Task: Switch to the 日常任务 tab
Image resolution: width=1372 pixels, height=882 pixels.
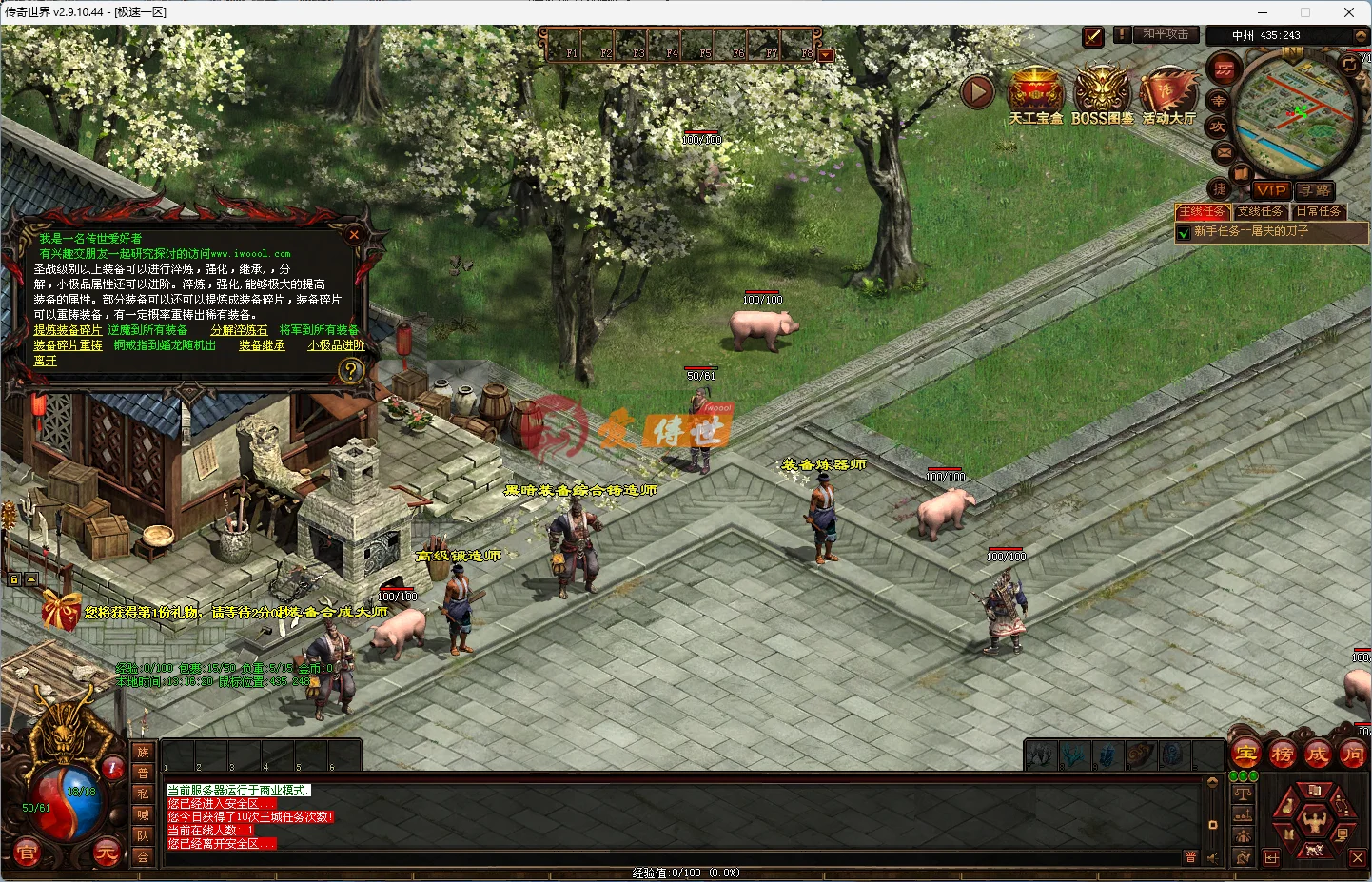Action: [1320, 211]
